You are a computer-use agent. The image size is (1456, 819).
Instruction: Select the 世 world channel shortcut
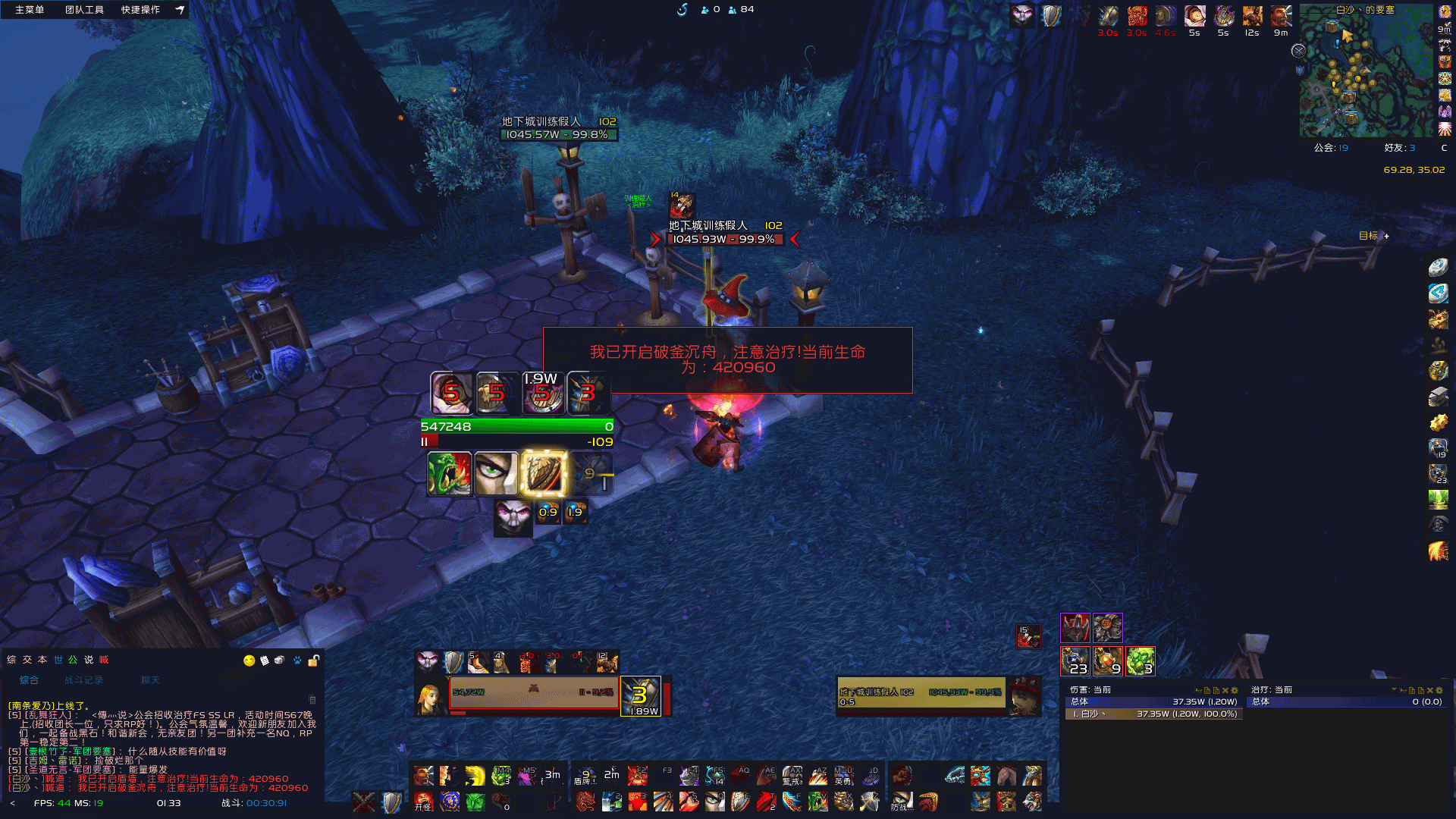point(58,660)
